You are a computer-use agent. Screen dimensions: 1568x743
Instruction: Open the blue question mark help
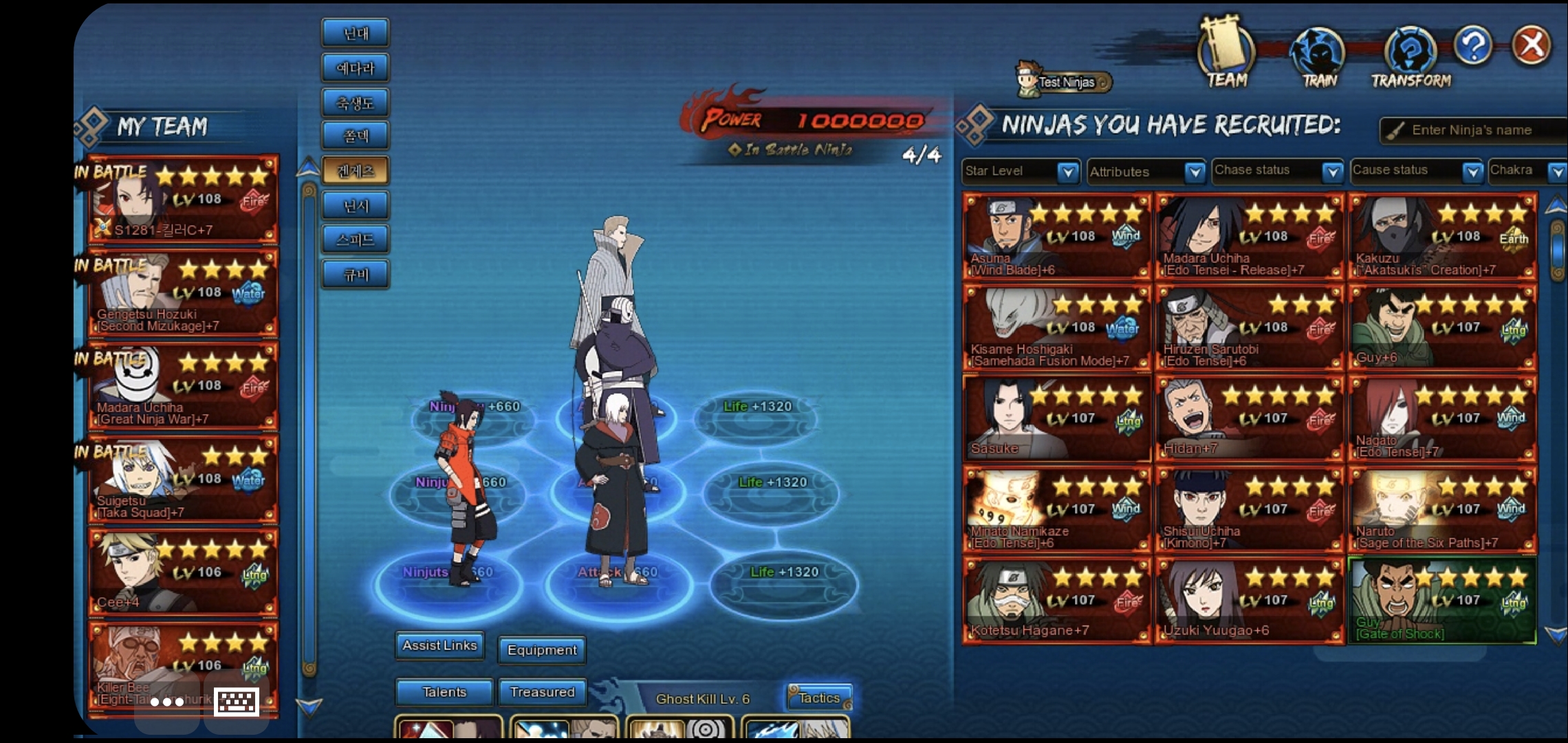[1473, 46]
